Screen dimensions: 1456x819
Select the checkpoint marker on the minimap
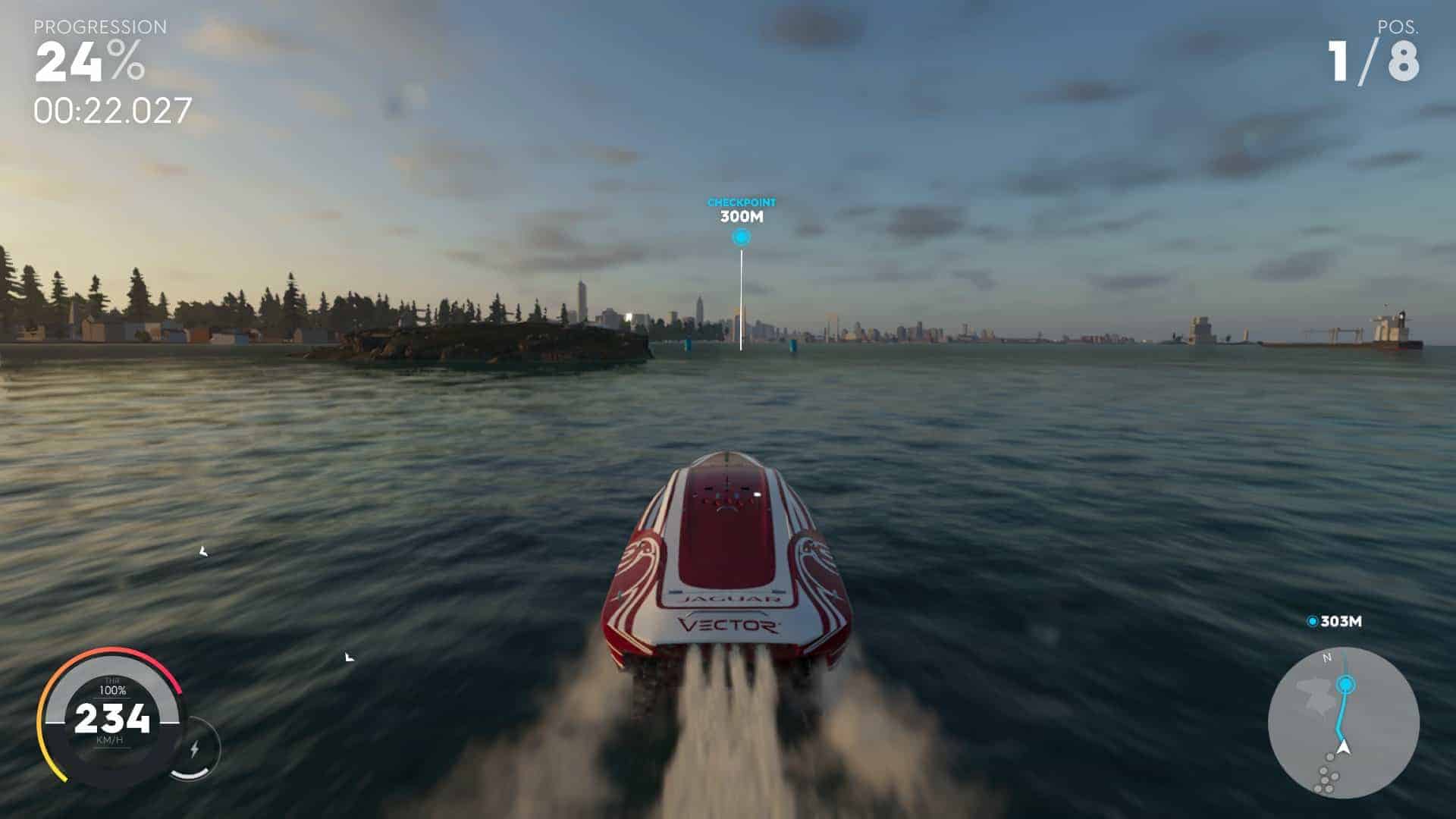coord(1346,685)
